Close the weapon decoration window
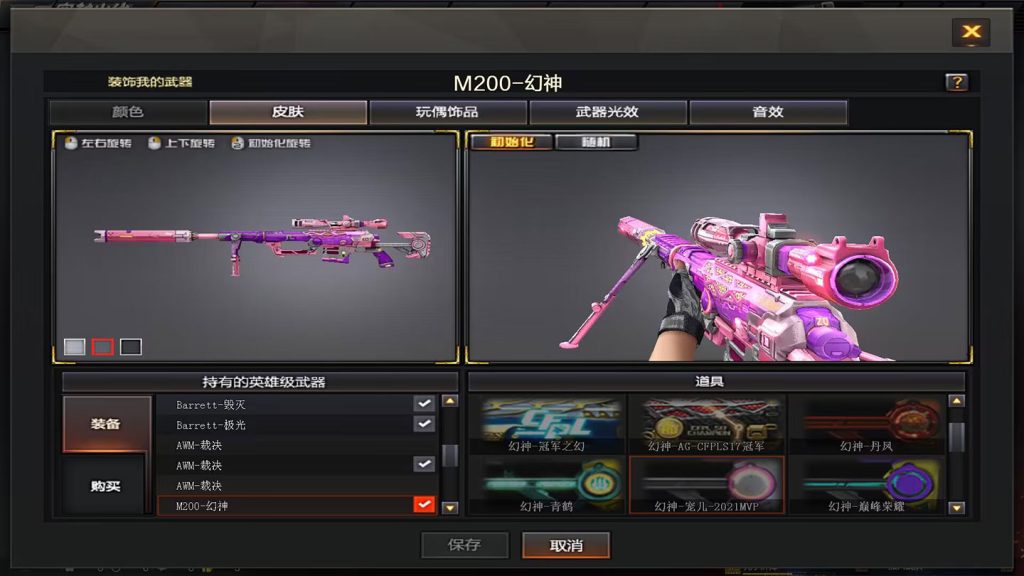This screenshot has width=1024, height=576. point(970,32)
